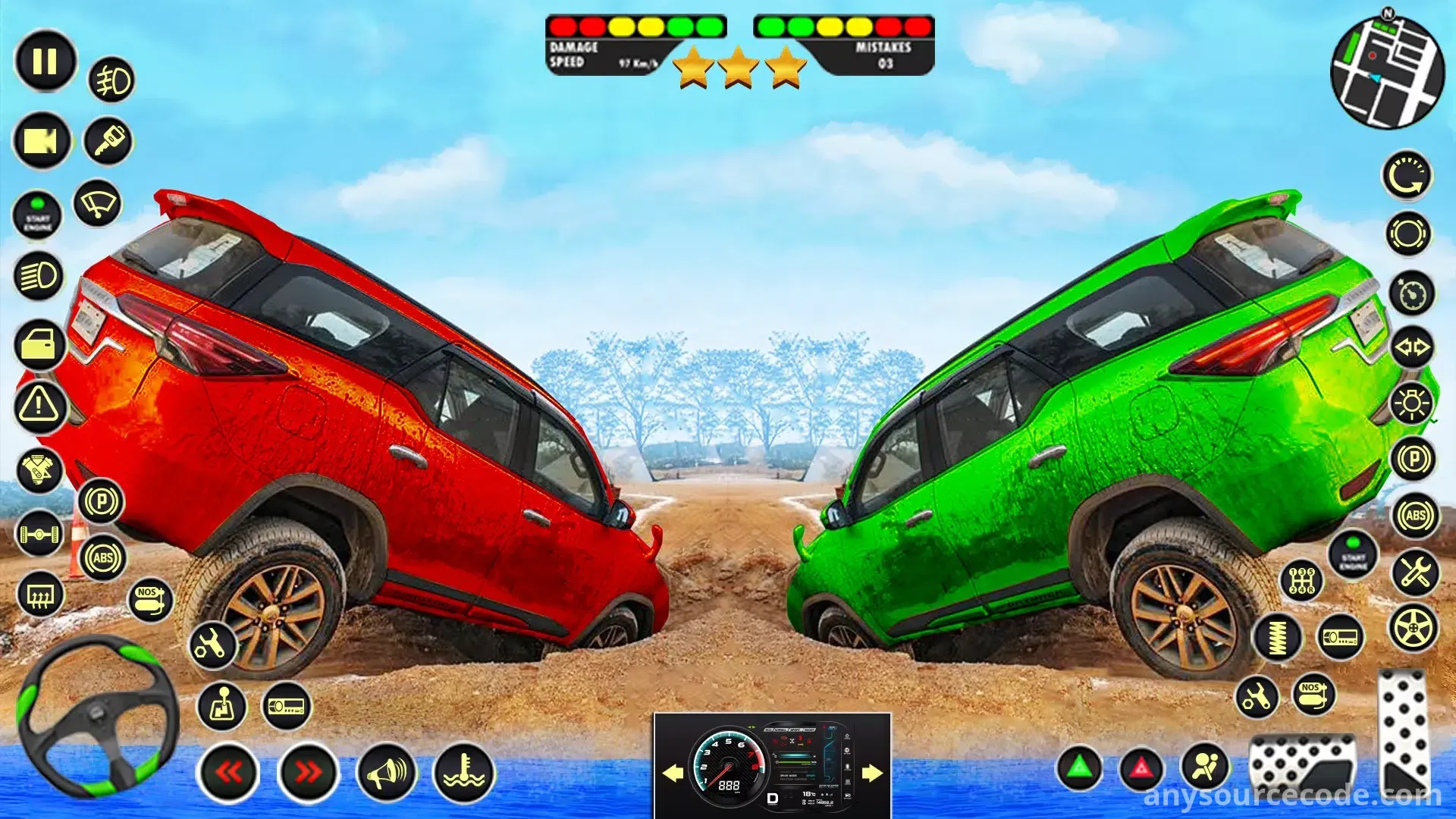Click the steering wheel control
The image size is (1456, 819).
97,716
